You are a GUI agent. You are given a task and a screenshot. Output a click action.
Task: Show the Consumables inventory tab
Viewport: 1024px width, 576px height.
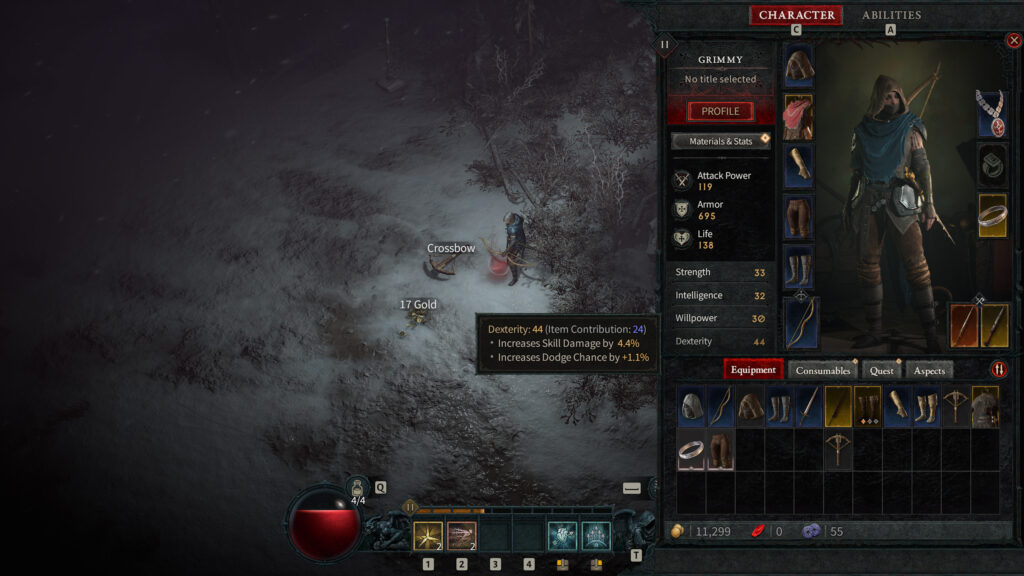coord(822,370)
